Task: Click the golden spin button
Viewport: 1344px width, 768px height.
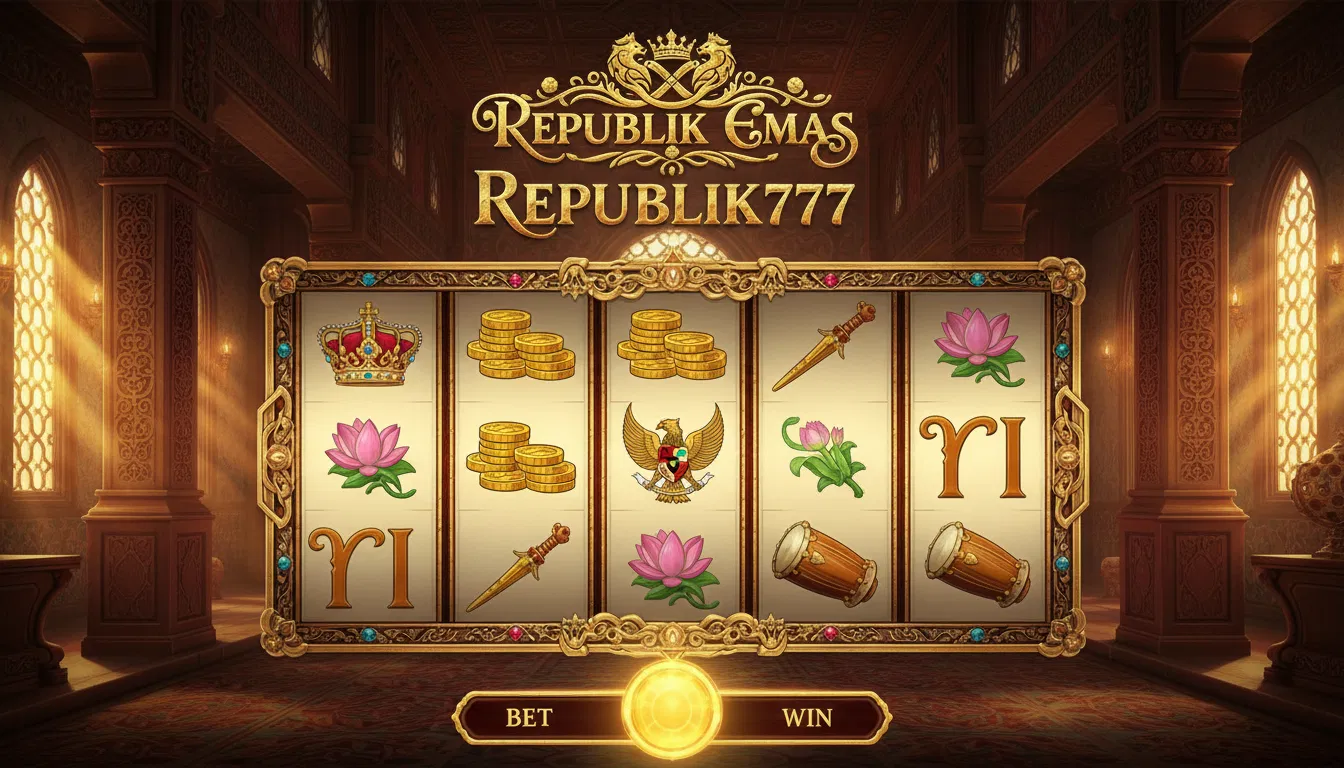Action: (x=671, y=710)
